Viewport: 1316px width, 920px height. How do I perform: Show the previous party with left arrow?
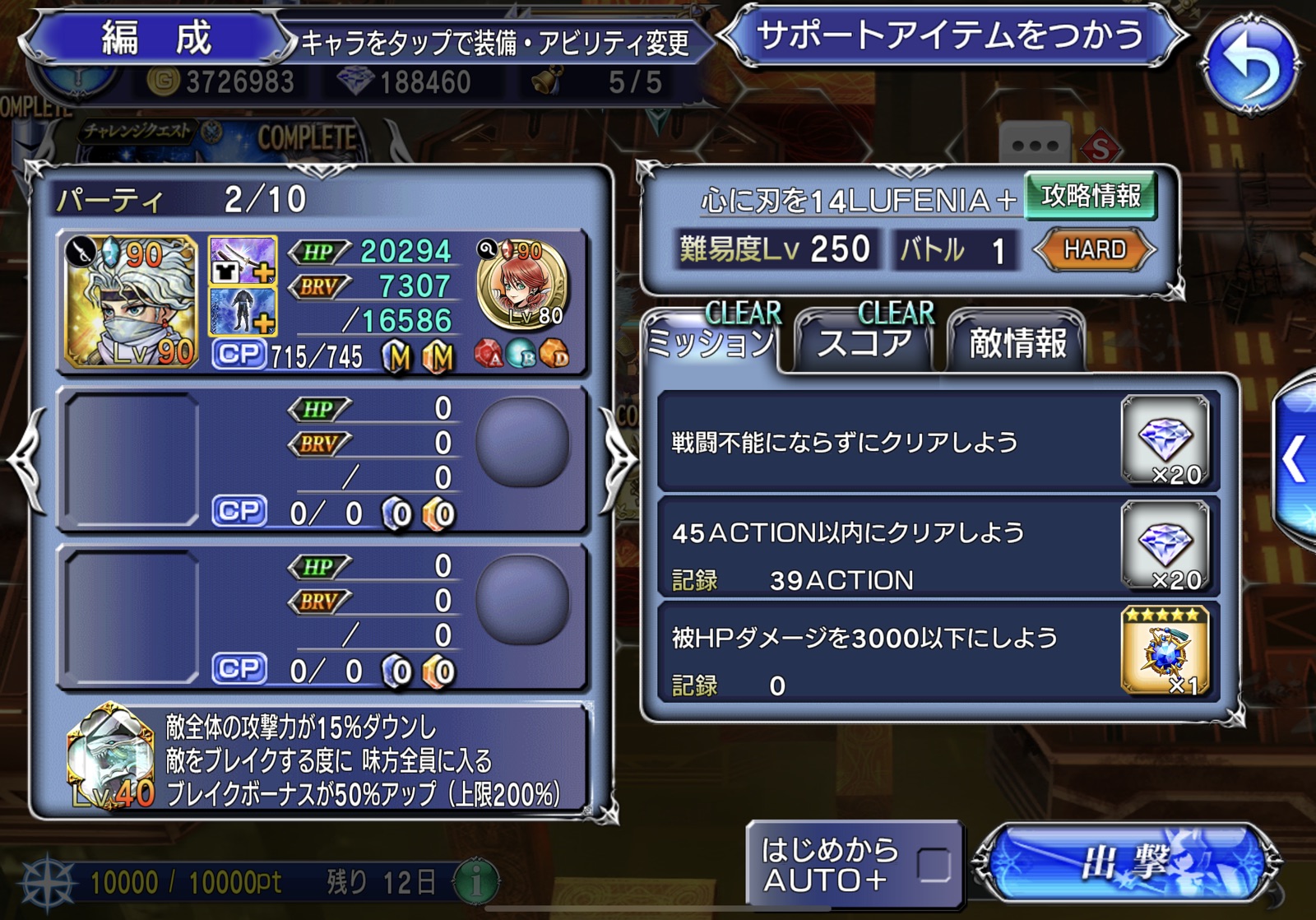point(26,459)
